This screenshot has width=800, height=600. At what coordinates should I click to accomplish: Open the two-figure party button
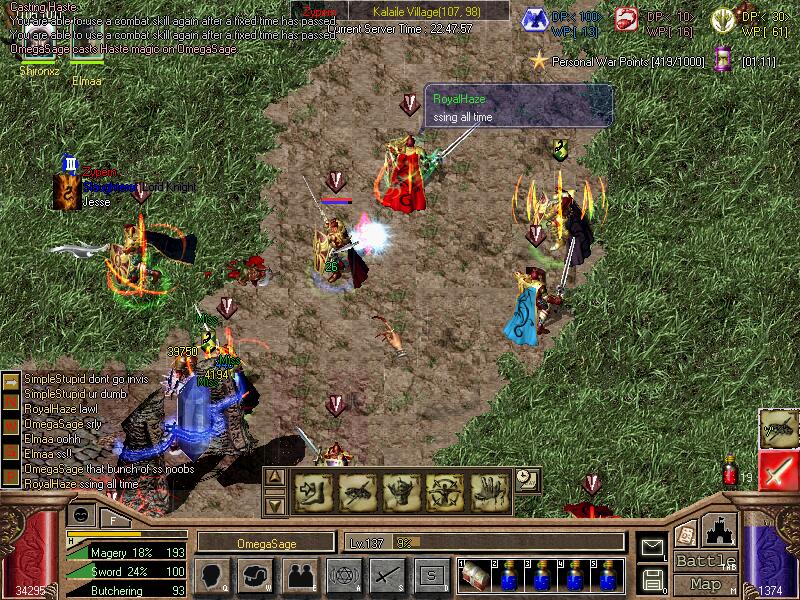click(x=299, y=575)
